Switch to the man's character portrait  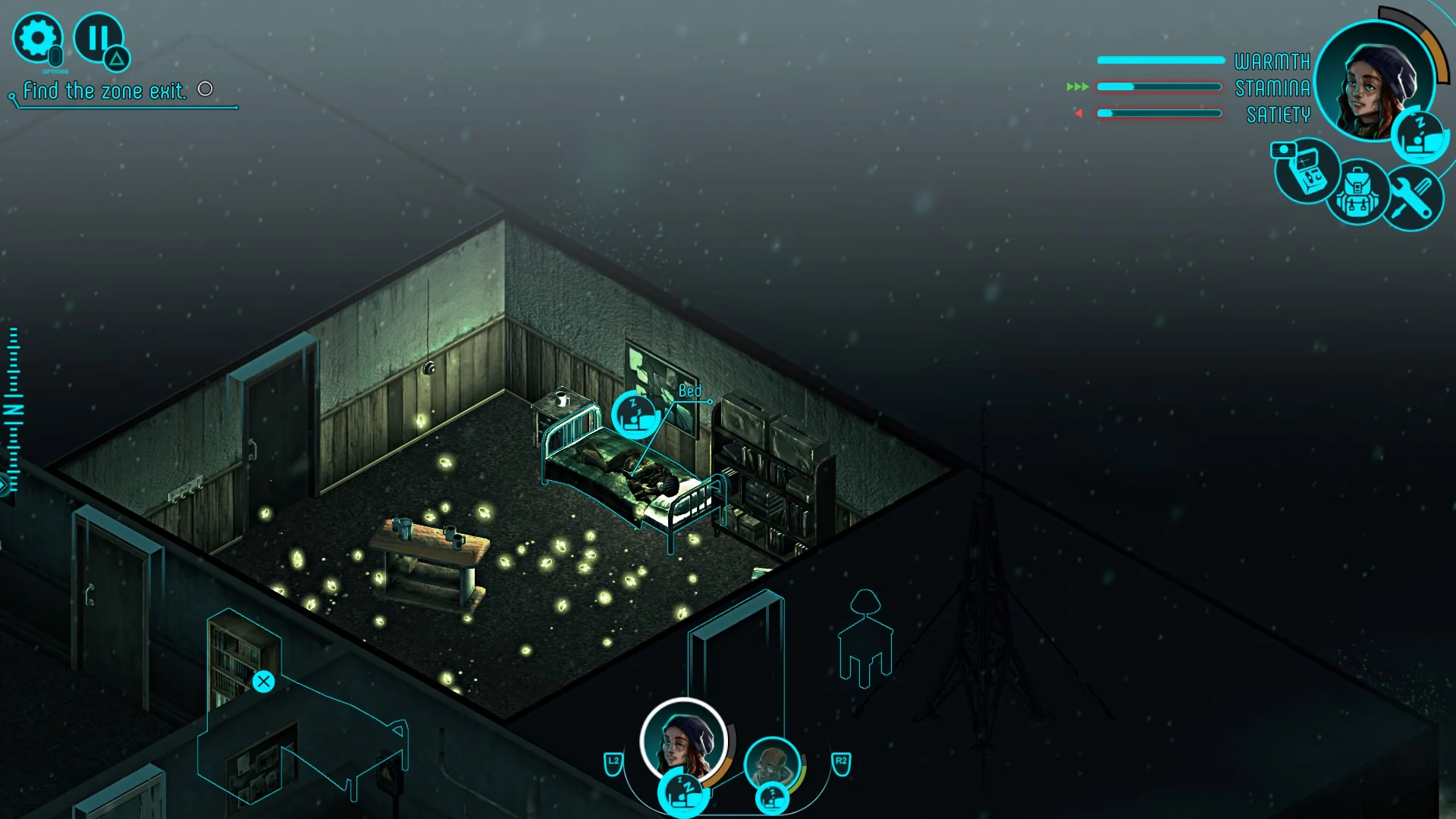772,764
